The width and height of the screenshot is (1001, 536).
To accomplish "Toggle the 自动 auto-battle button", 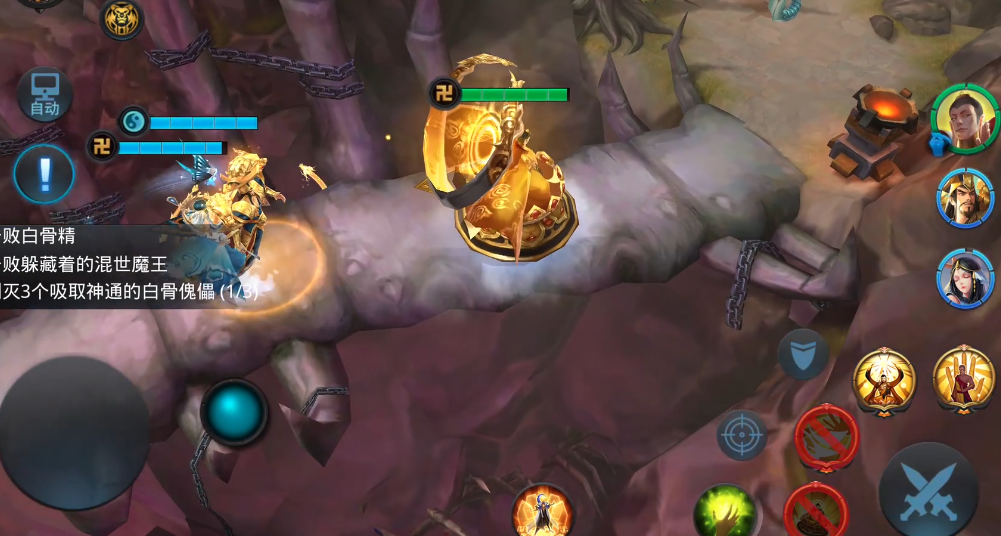I will click(x=44, y=95).
